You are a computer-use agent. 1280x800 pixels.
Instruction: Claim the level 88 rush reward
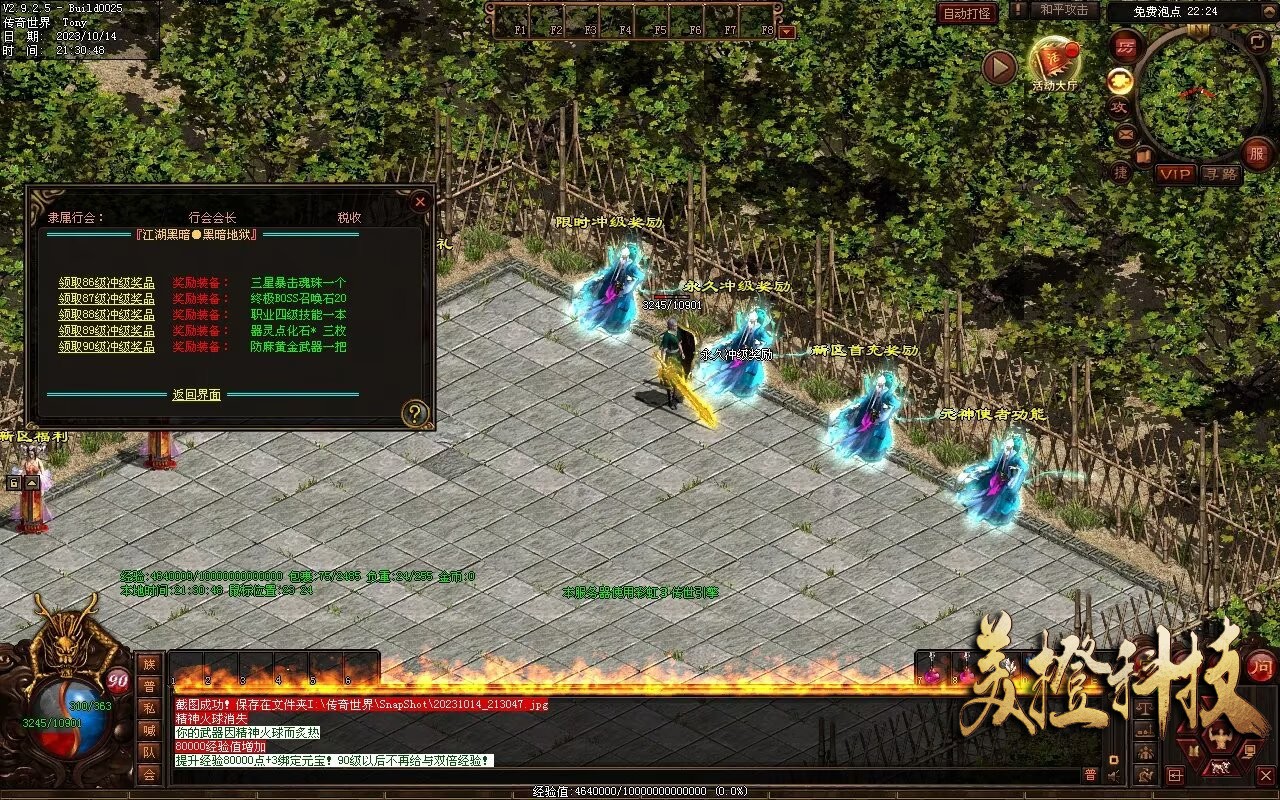pos(106,315)
